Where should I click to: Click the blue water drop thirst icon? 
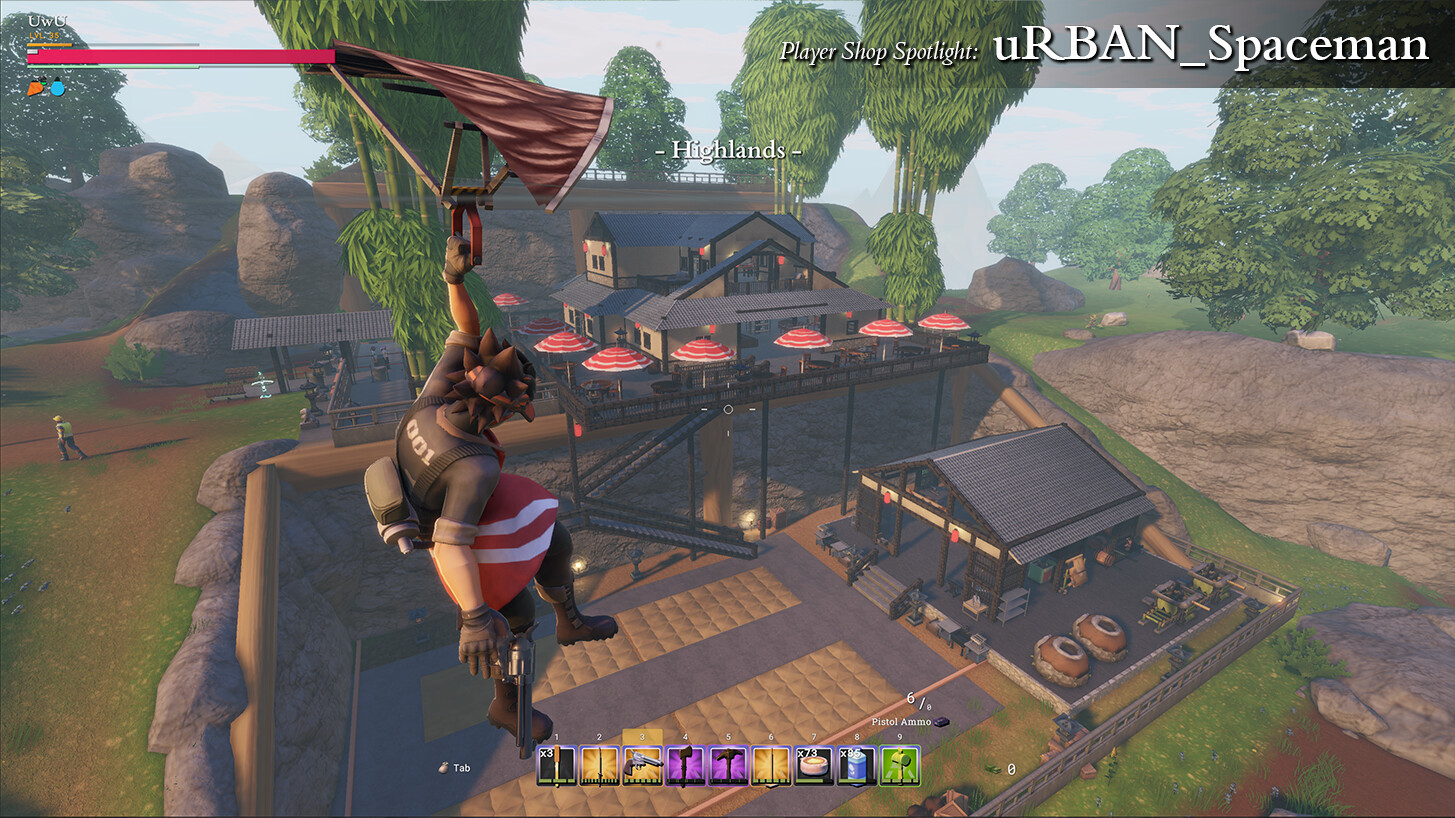(57, 88)
